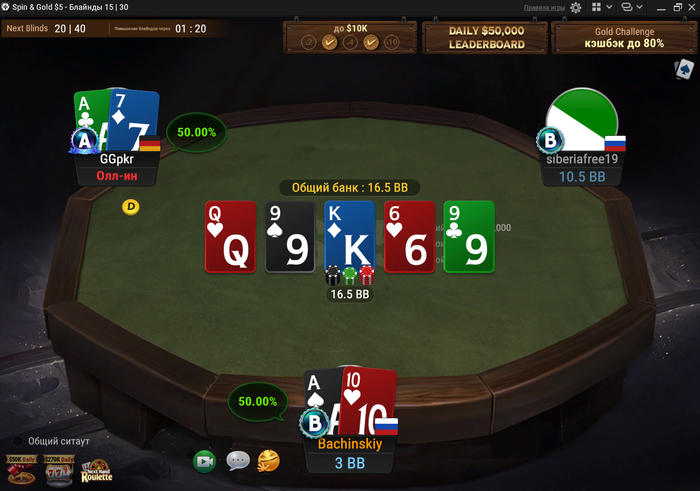Screen dimensions: 700x491
Task: Select Bachinskiy's player nameplate
Action: [x=351, y=453]
